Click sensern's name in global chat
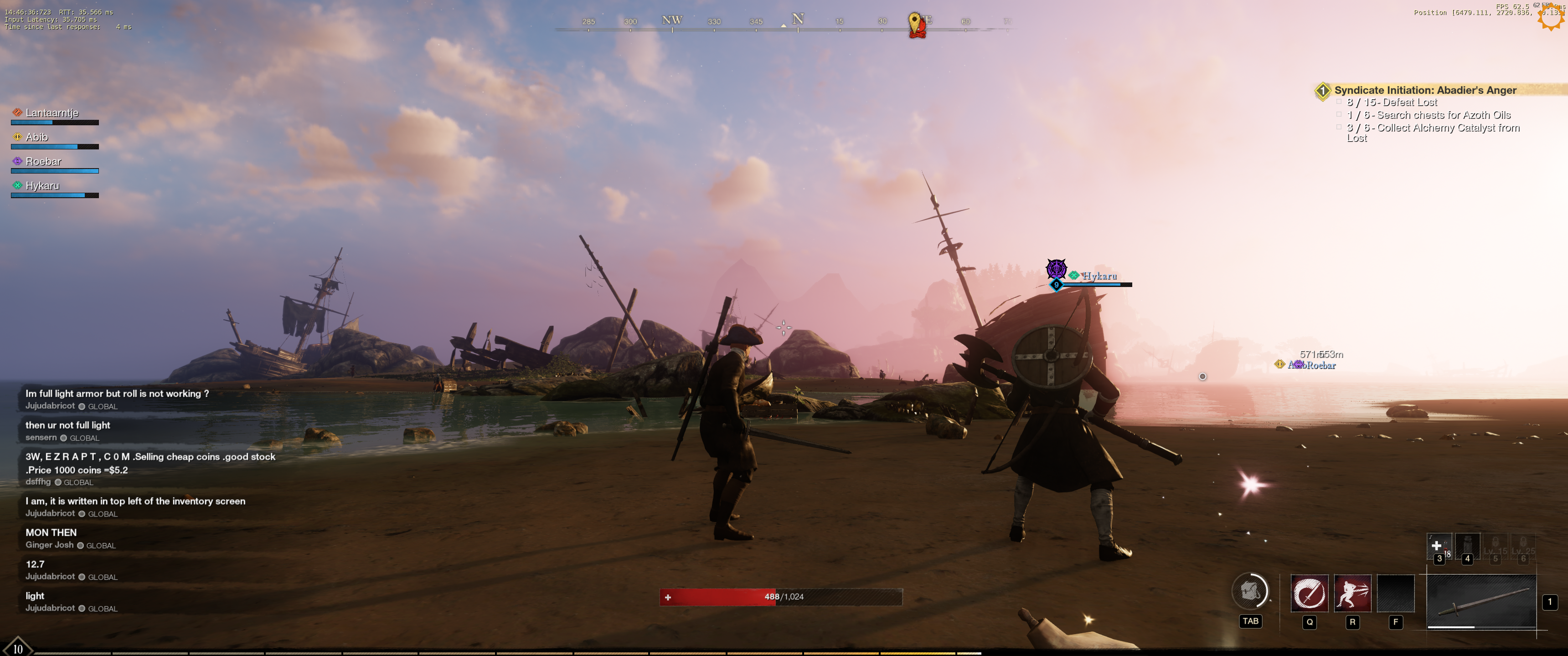1568x656 pixels. 41,437
